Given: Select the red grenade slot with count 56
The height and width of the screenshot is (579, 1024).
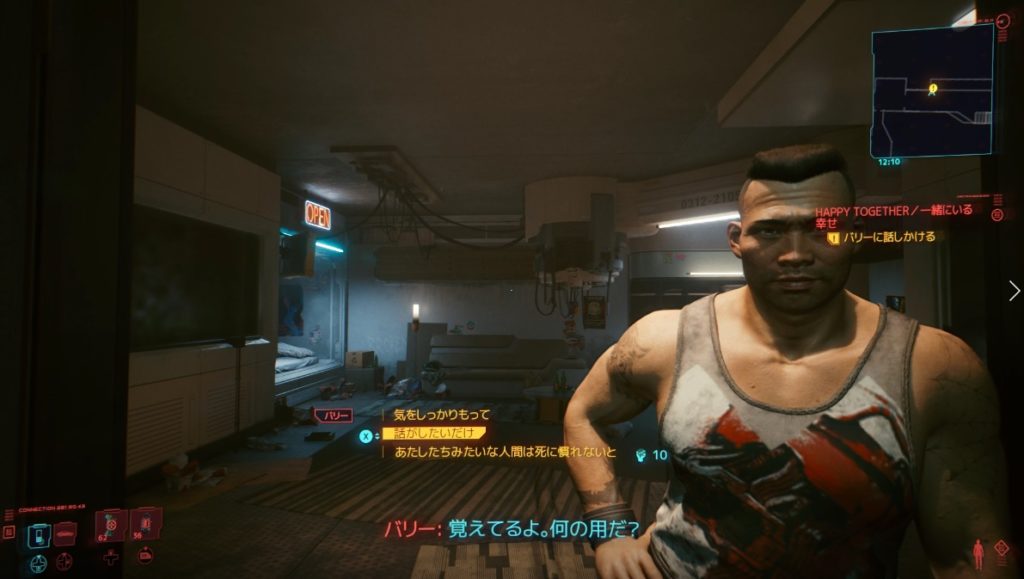Looking at the screenshot, I should tap(146, 522).
